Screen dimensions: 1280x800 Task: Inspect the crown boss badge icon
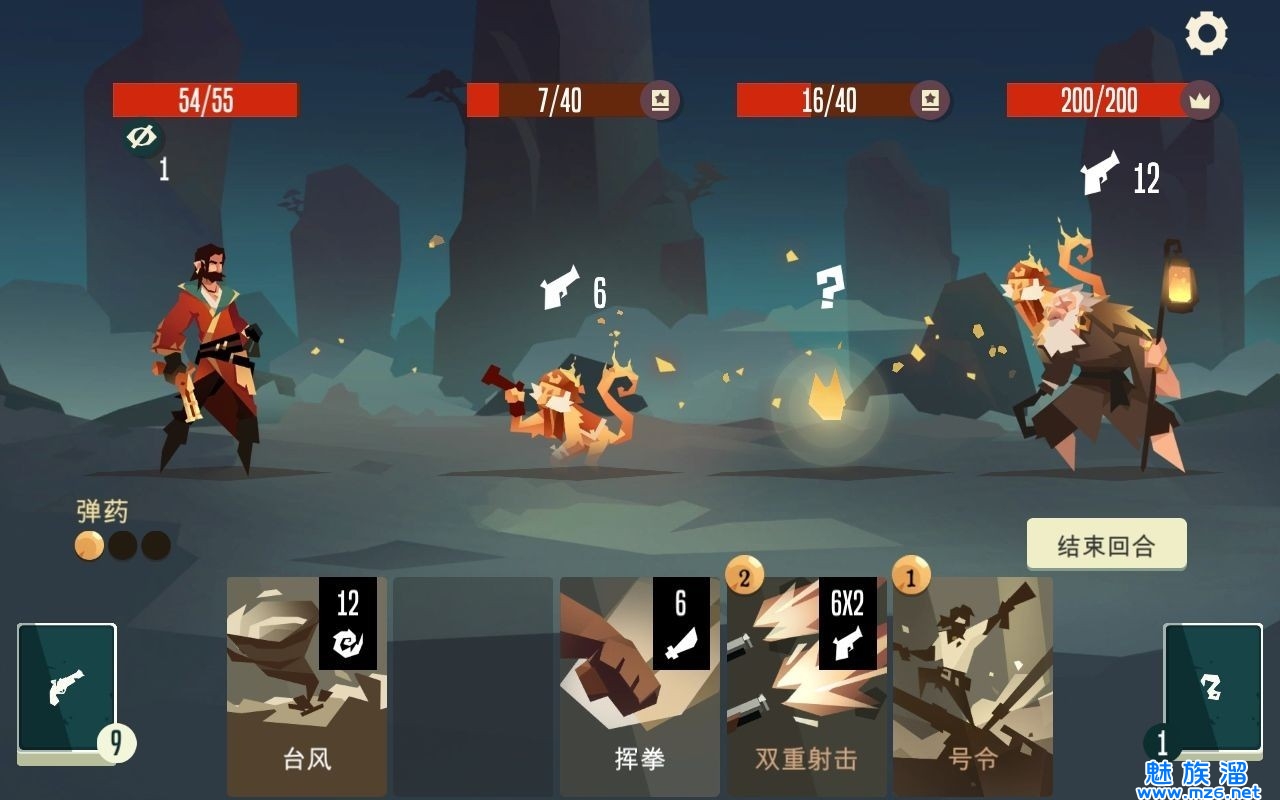(1198, 100)
